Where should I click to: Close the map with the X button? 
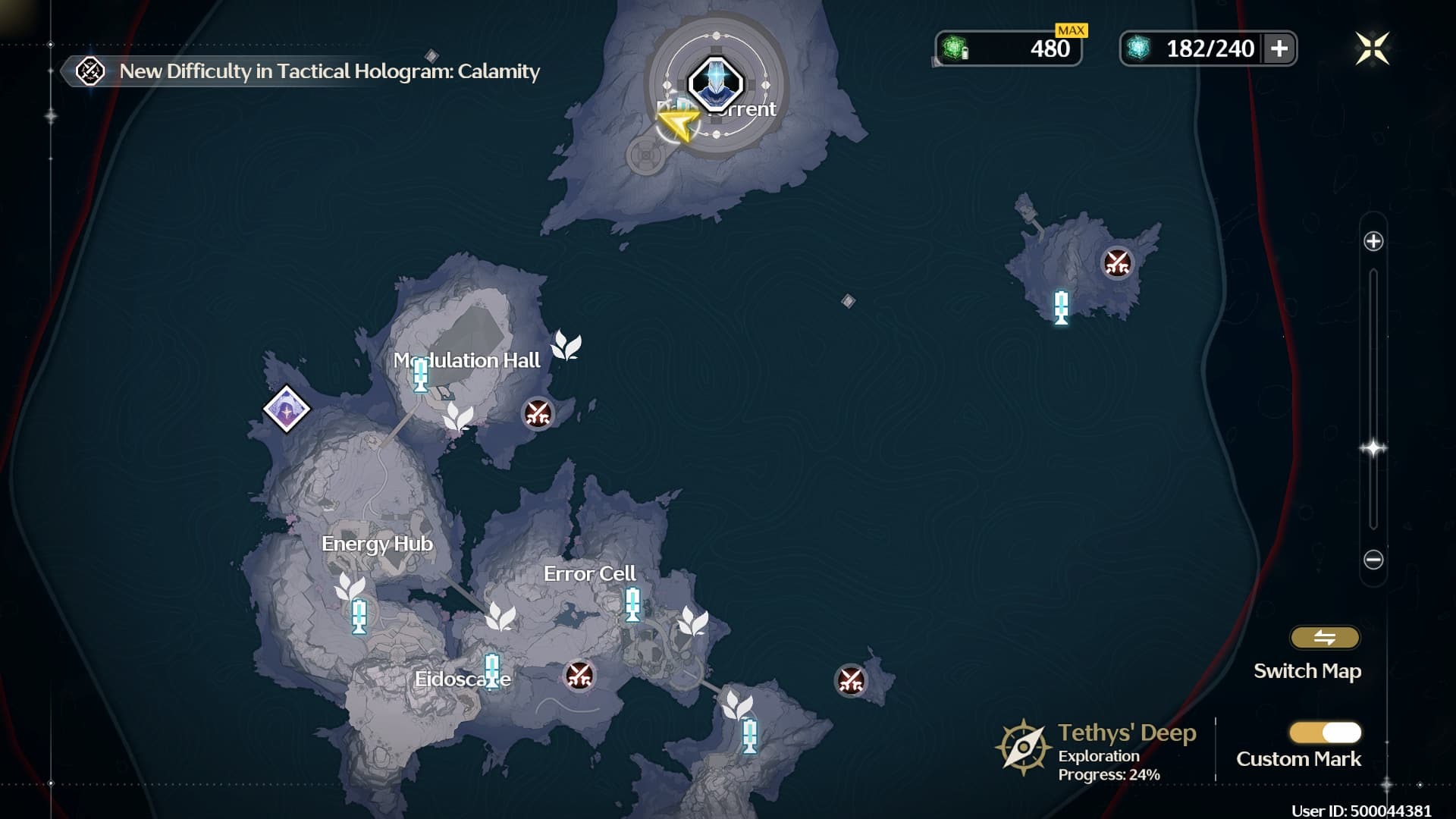click(x=1372, y=49)
